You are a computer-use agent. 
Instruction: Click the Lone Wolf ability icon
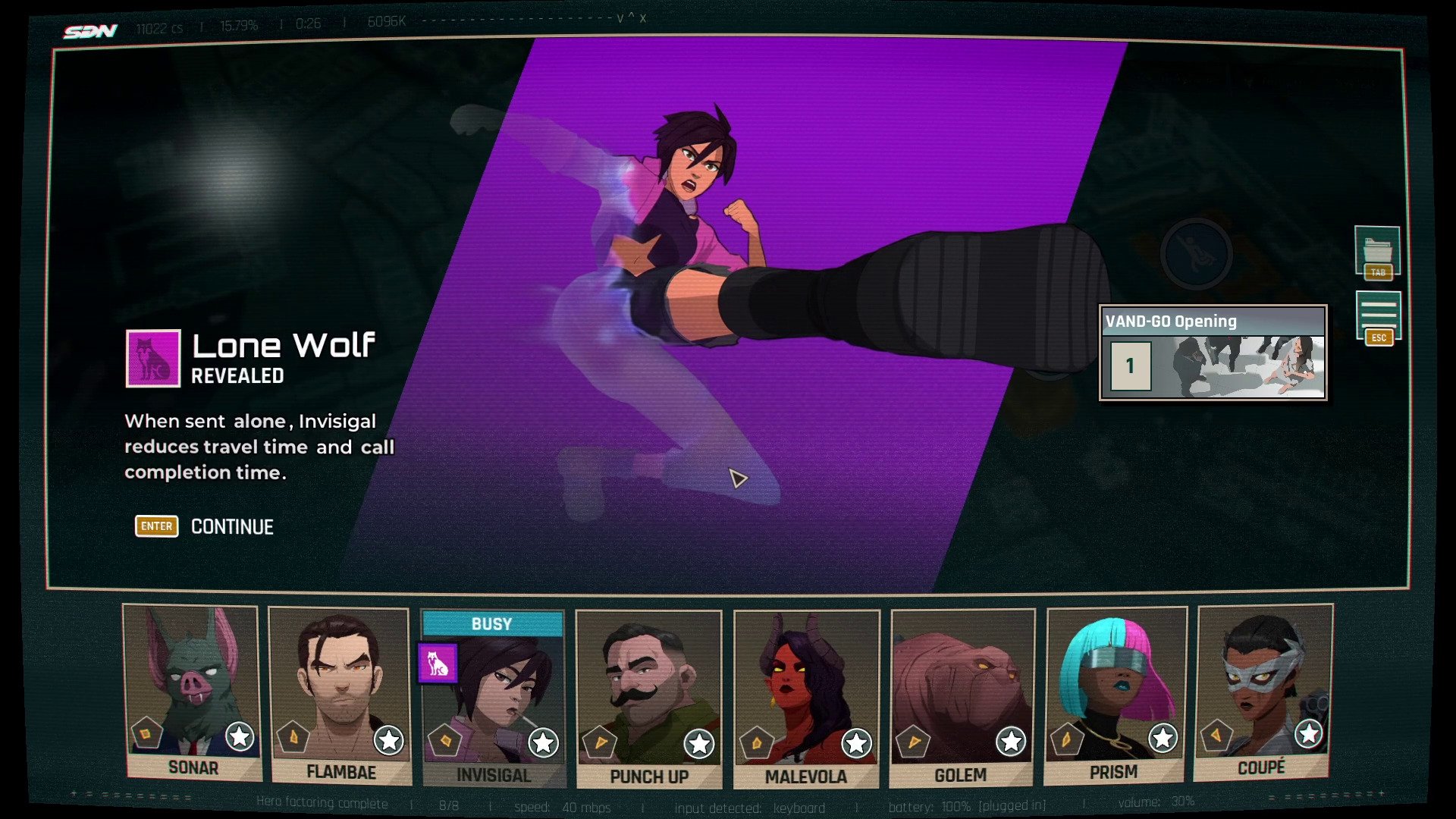153,358
